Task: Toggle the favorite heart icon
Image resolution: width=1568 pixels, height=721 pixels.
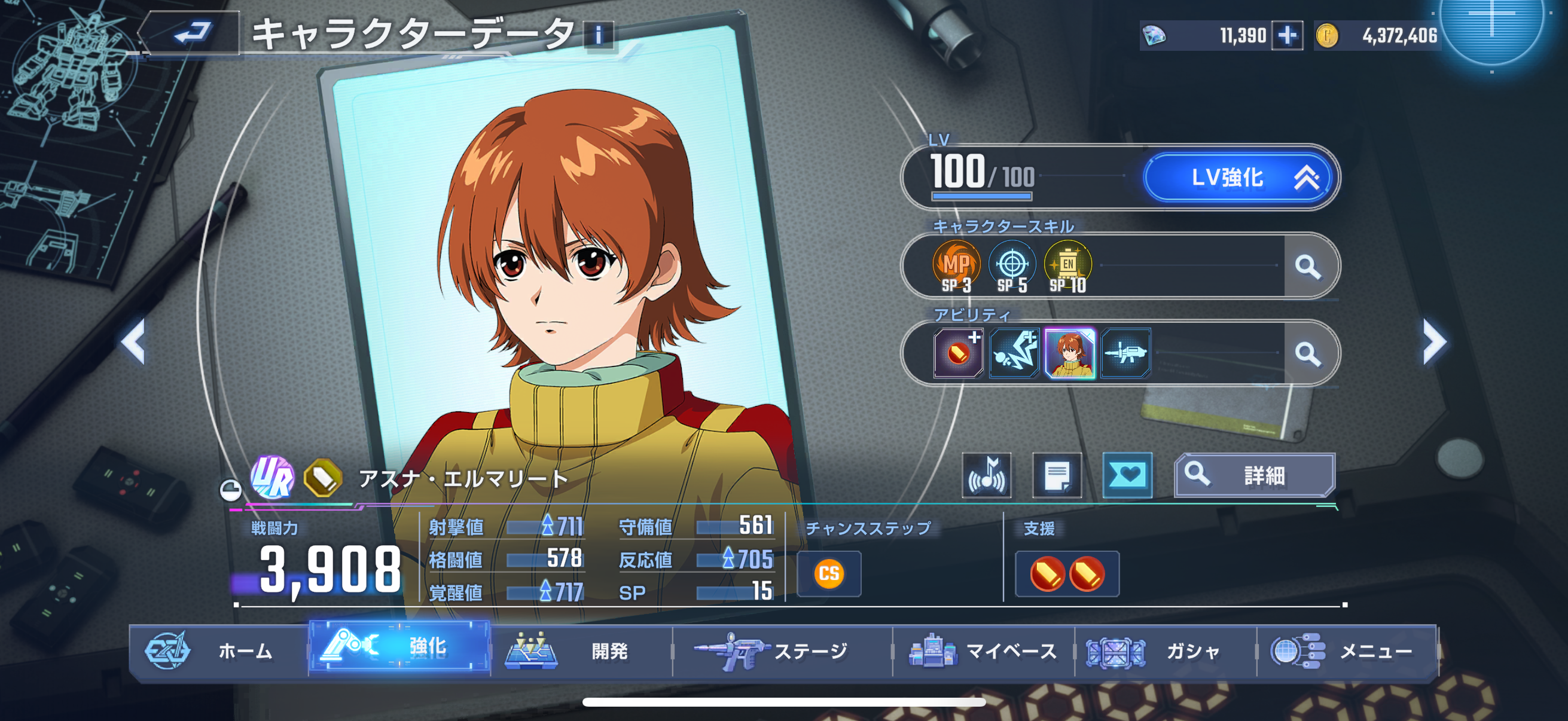Action: click(1127, 475)
